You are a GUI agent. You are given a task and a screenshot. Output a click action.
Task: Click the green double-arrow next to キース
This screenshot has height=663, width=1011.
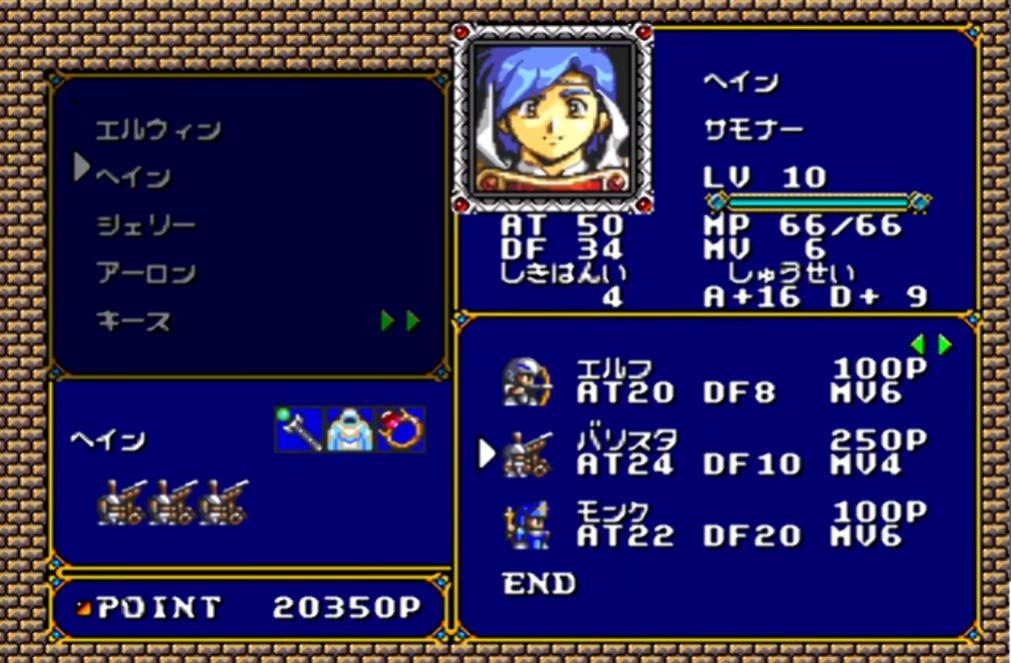coord(400,321)
